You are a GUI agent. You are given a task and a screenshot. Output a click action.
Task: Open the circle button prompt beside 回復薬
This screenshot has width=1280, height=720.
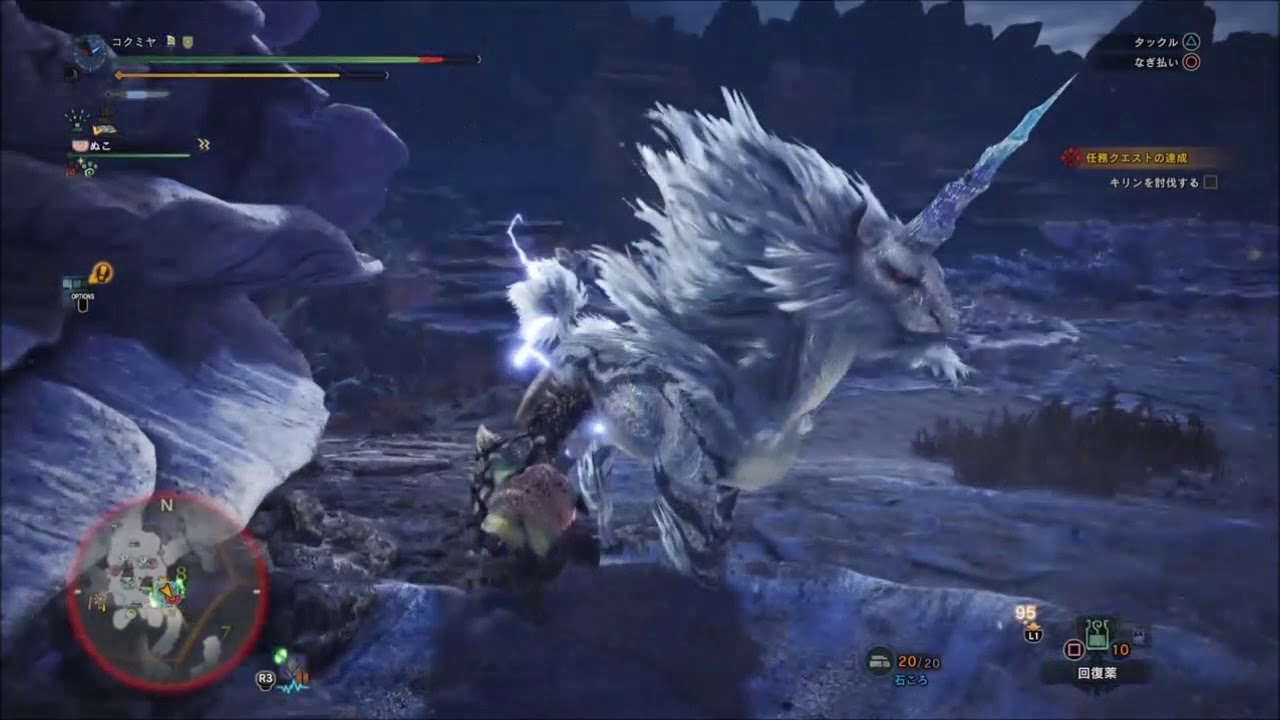point(1075,649)
